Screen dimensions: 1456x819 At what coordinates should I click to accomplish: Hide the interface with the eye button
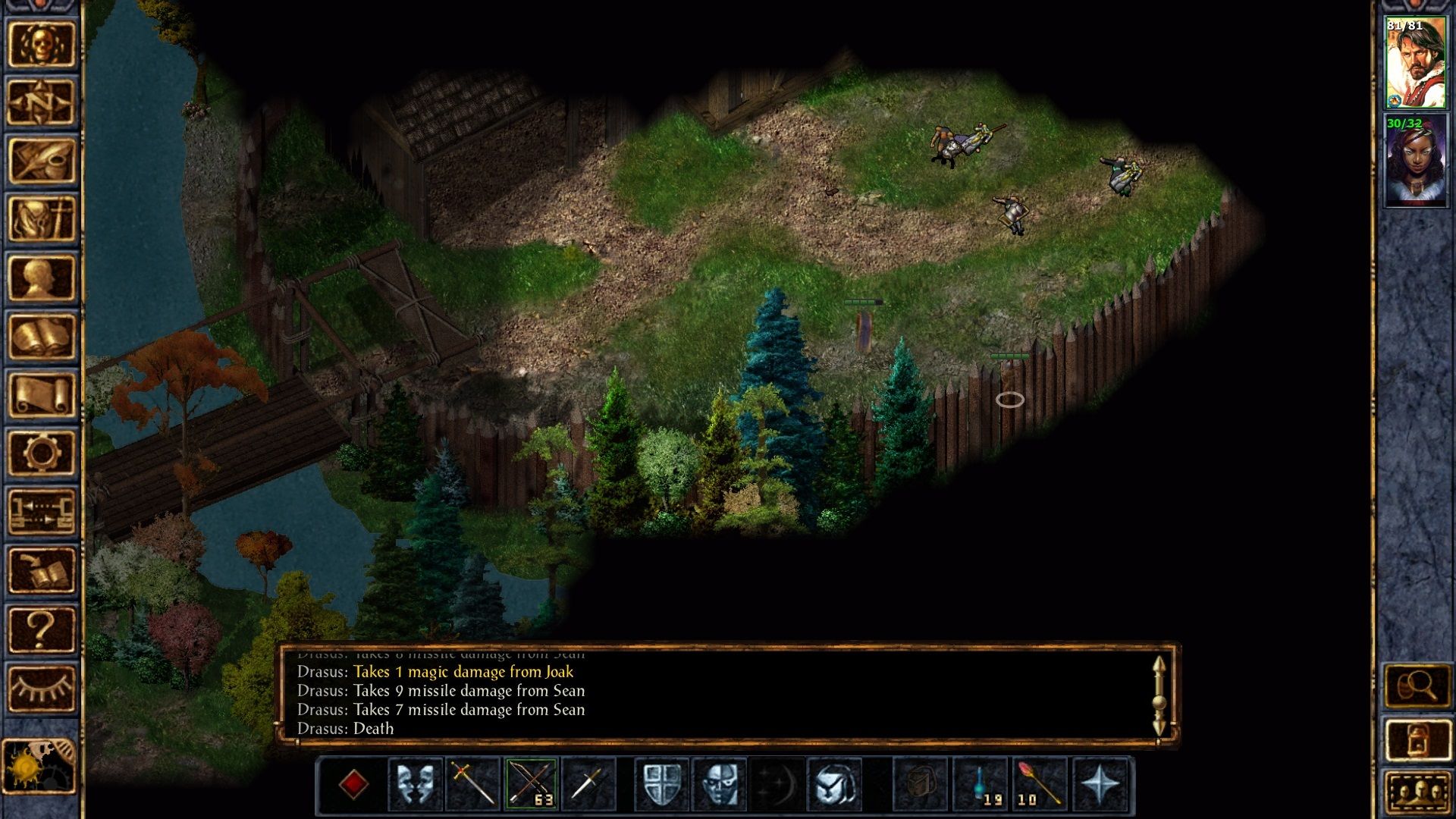42,687
